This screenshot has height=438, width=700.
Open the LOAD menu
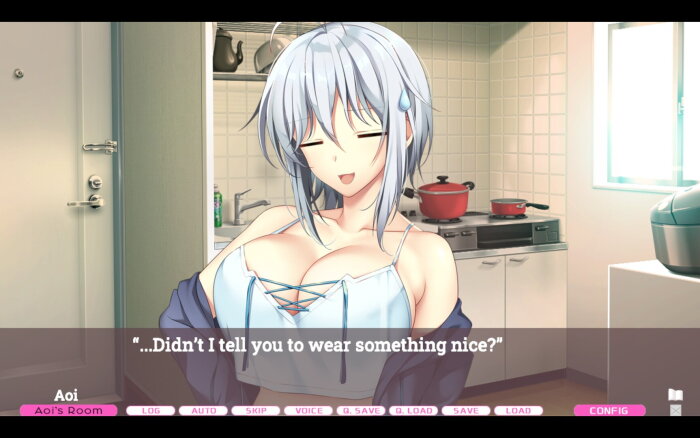[x=518, y=410]
